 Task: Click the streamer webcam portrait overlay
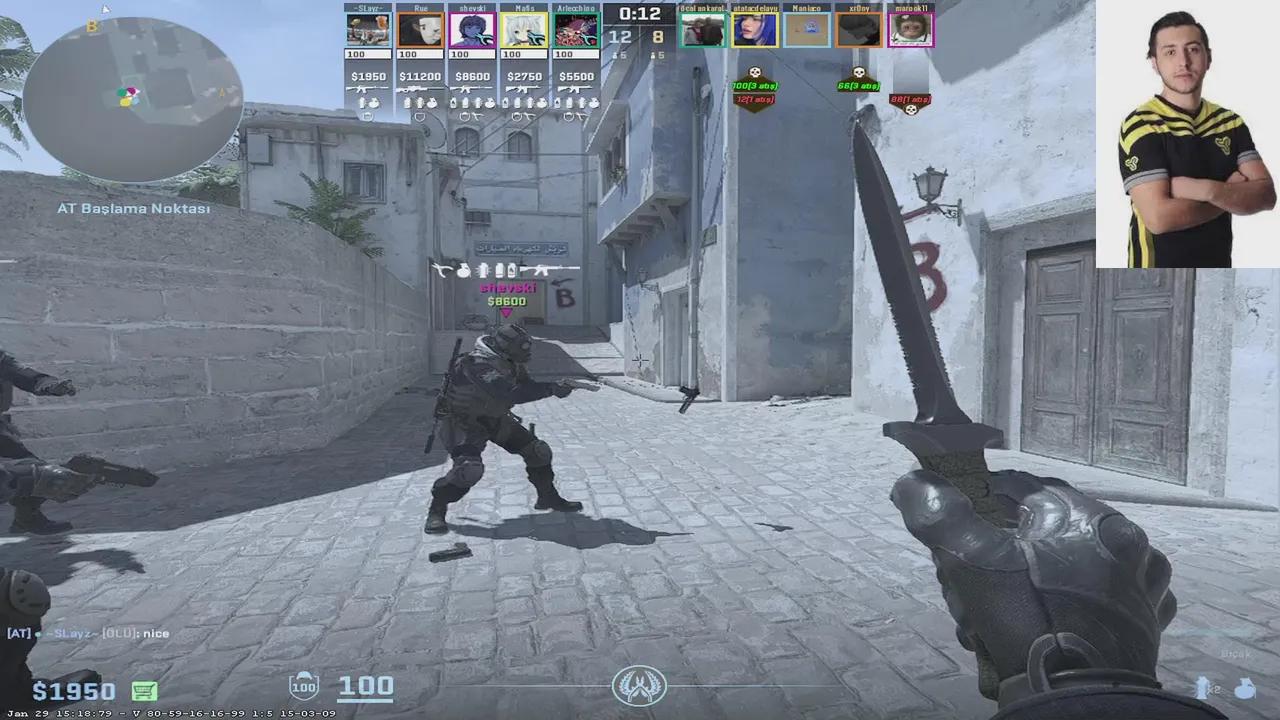(x=1187, y=134)
